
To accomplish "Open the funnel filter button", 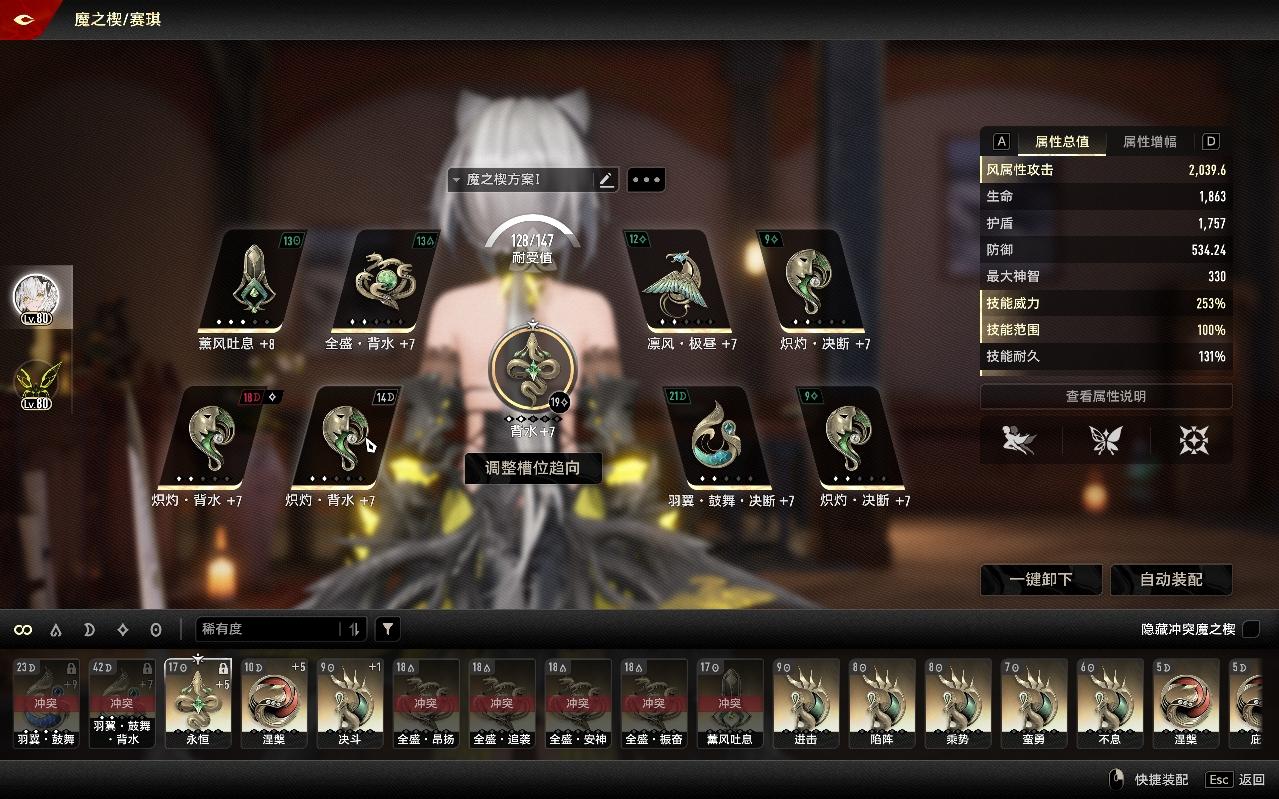I will point(388,629).
